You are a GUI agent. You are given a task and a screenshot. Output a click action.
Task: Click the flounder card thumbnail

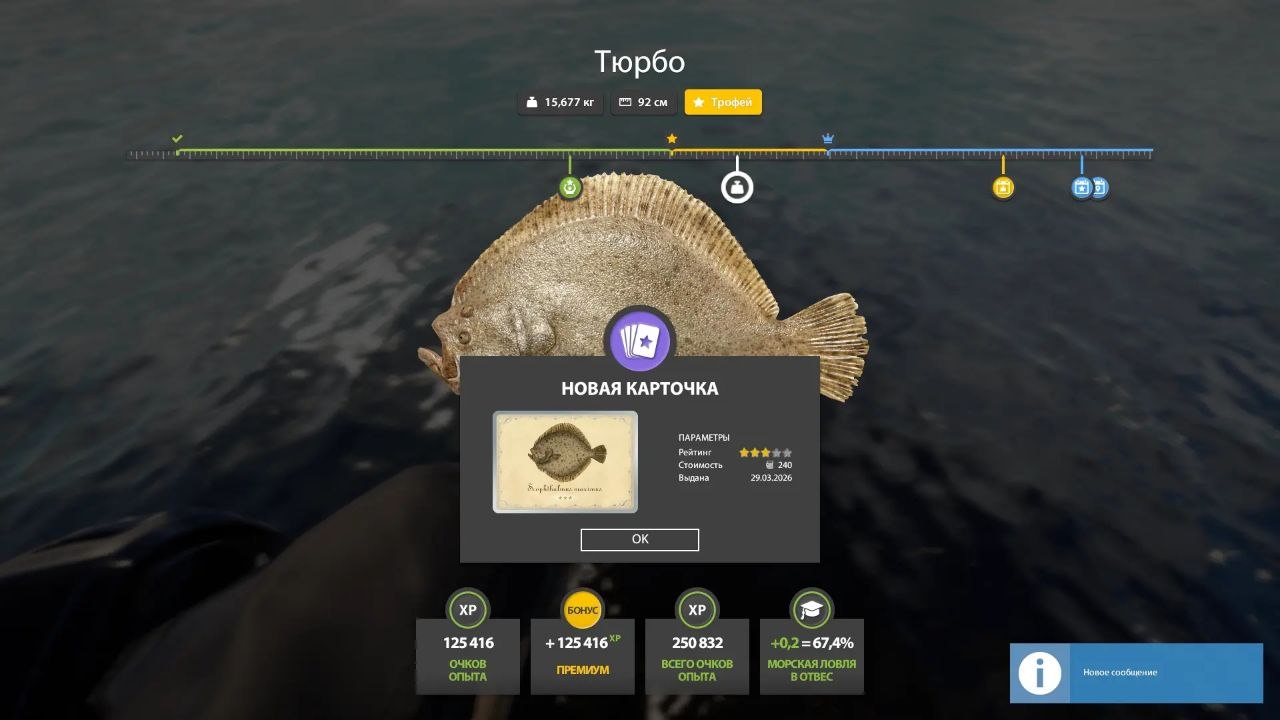point(565,462)
